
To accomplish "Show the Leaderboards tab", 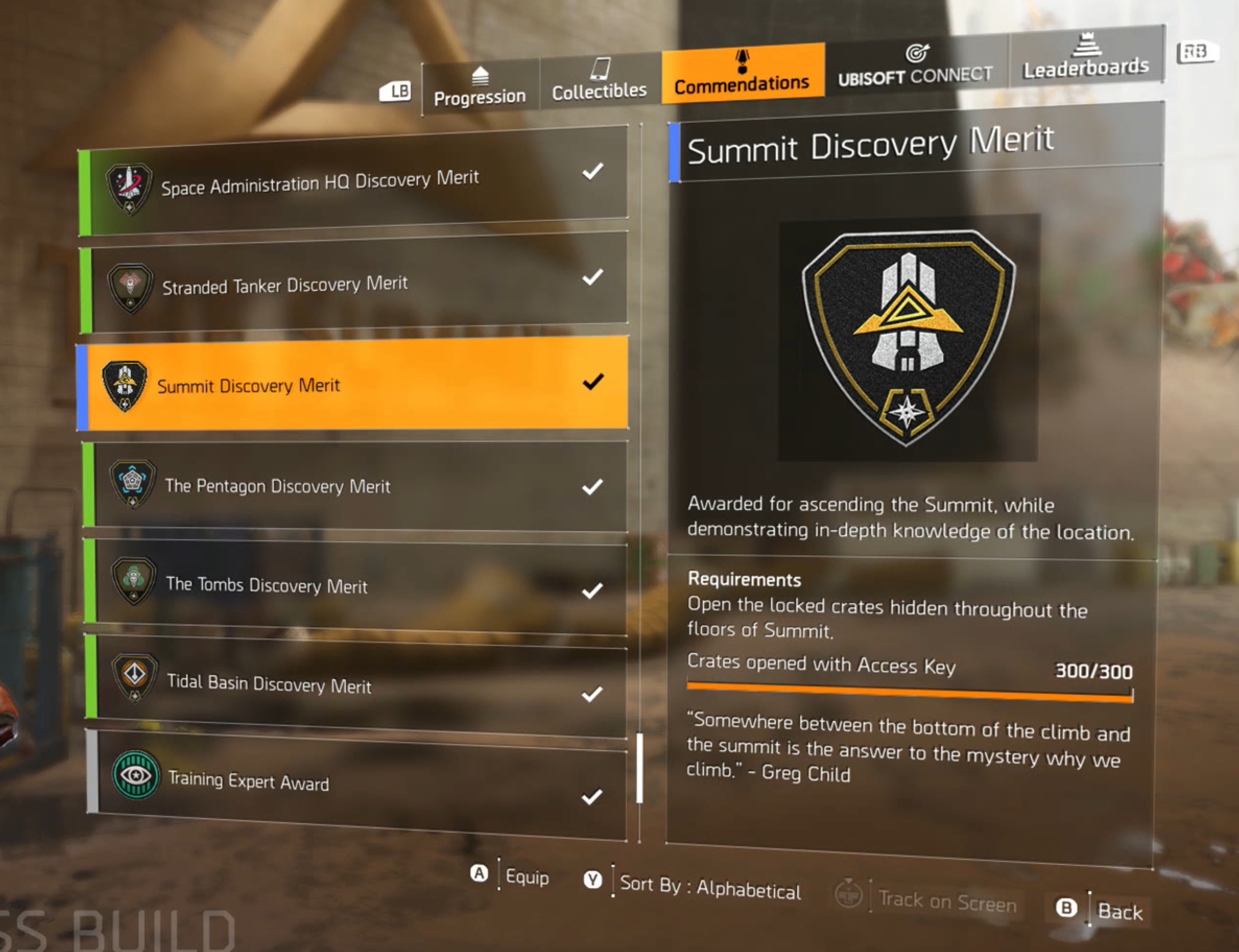I will point(1085,58).
